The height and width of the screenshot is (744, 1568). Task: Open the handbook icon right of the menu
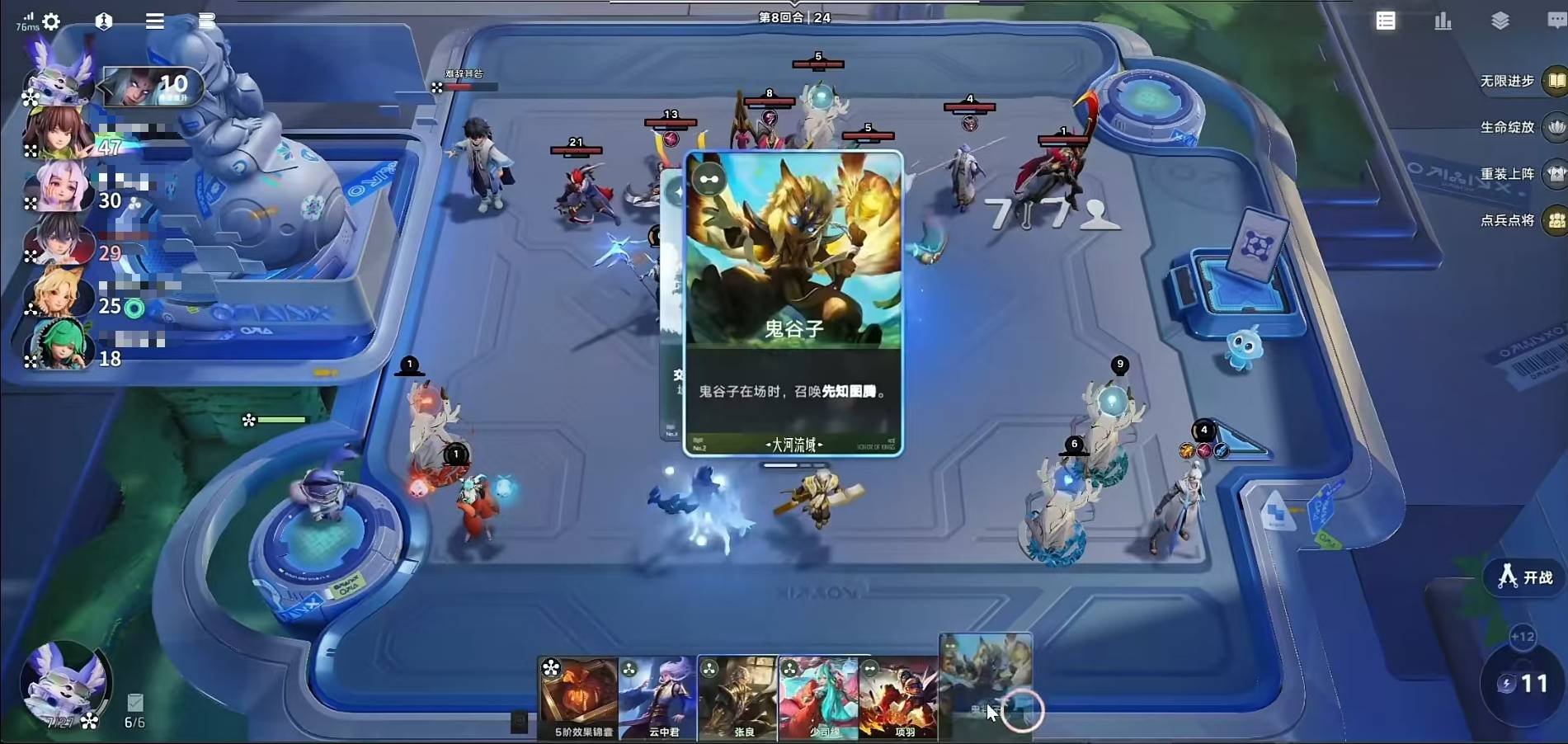click(x=204, y=21)
